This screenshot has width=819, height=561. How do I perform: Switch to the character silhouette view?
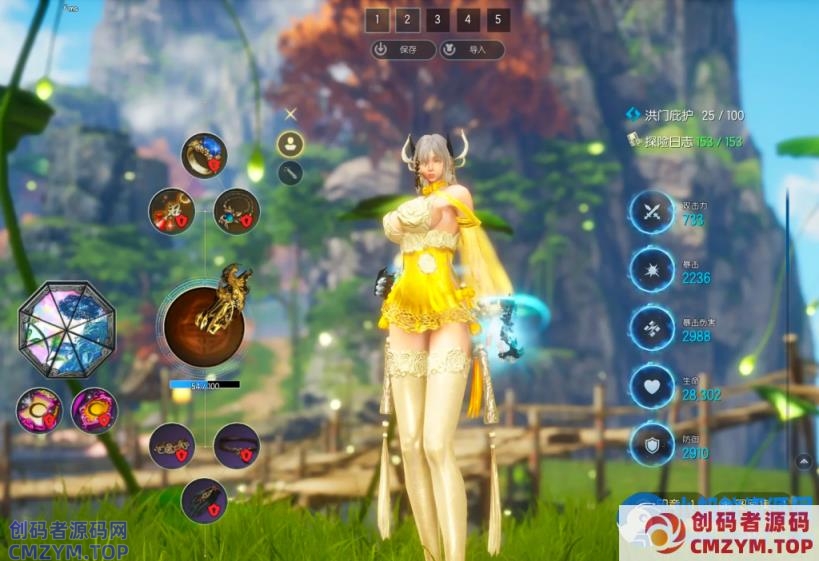290,144
